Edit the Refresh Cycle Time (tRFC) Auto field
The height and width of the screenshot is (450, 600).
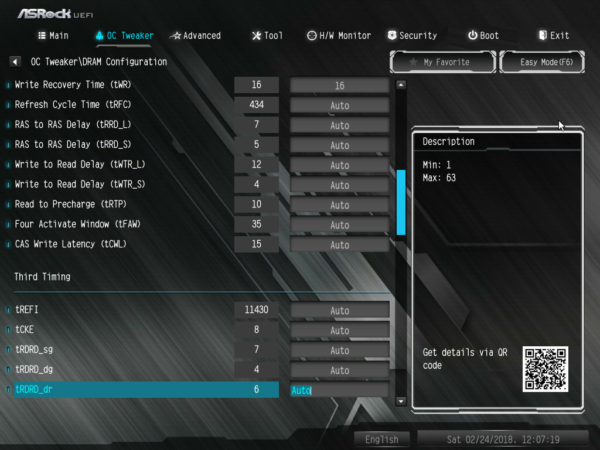(339, 106)
